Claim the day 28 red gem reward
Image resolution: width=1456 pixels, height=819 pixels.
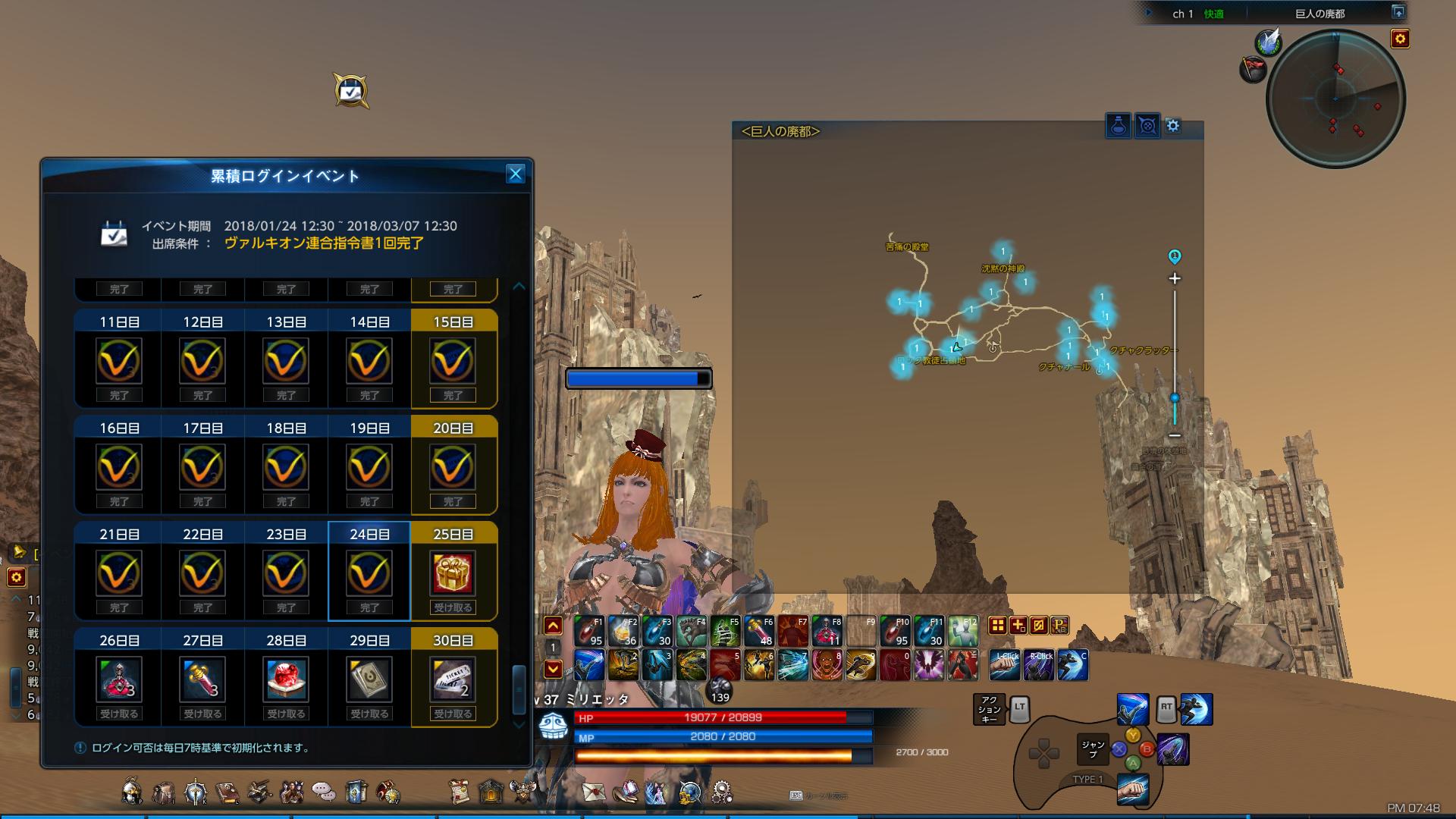click(x=286, y=679)
